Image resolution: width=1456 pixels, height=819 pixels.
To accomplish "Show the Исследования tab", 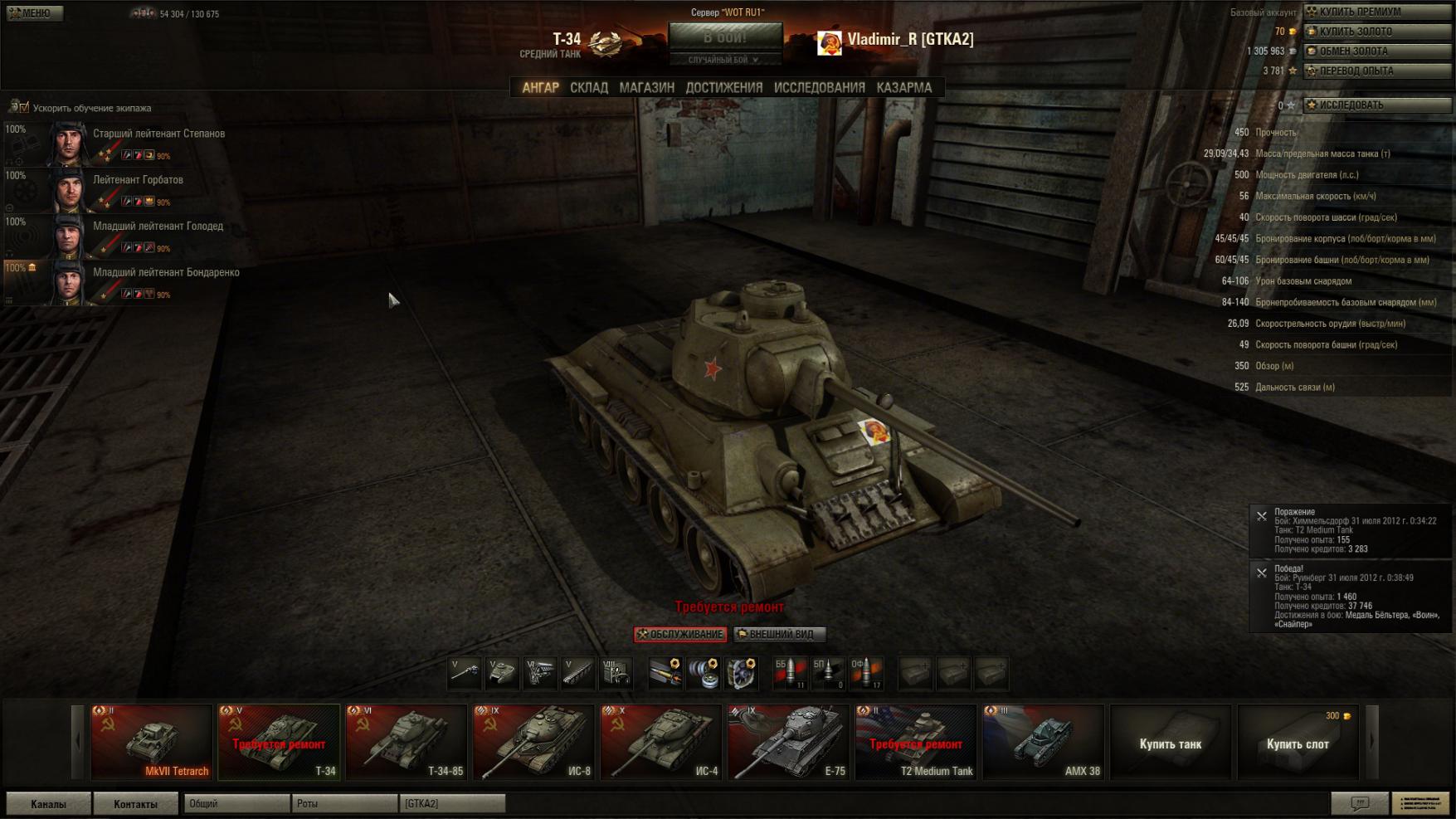I will 819,87.
